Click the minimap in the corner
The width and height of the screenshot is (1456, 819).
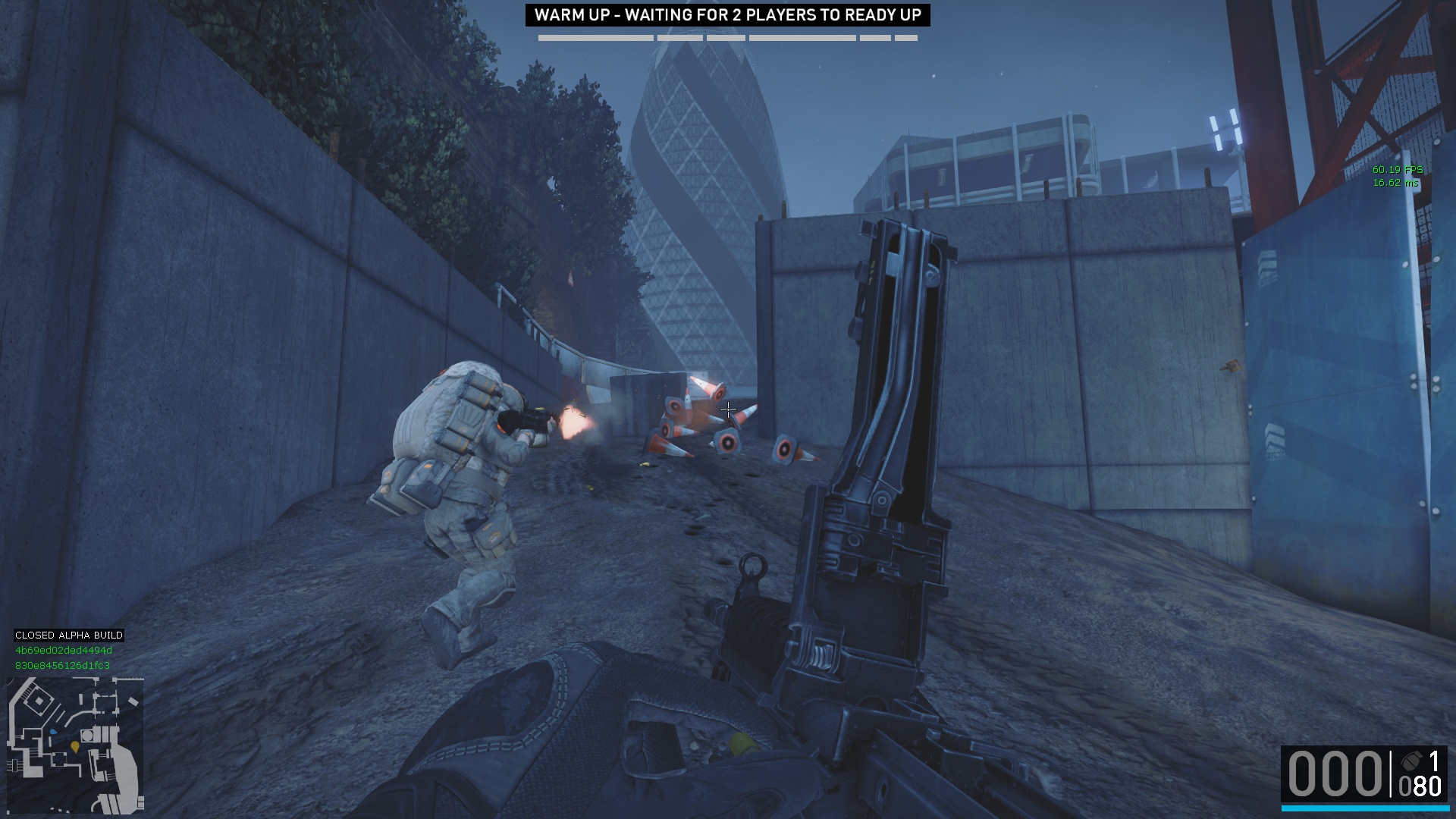click(x=75, y=745)
